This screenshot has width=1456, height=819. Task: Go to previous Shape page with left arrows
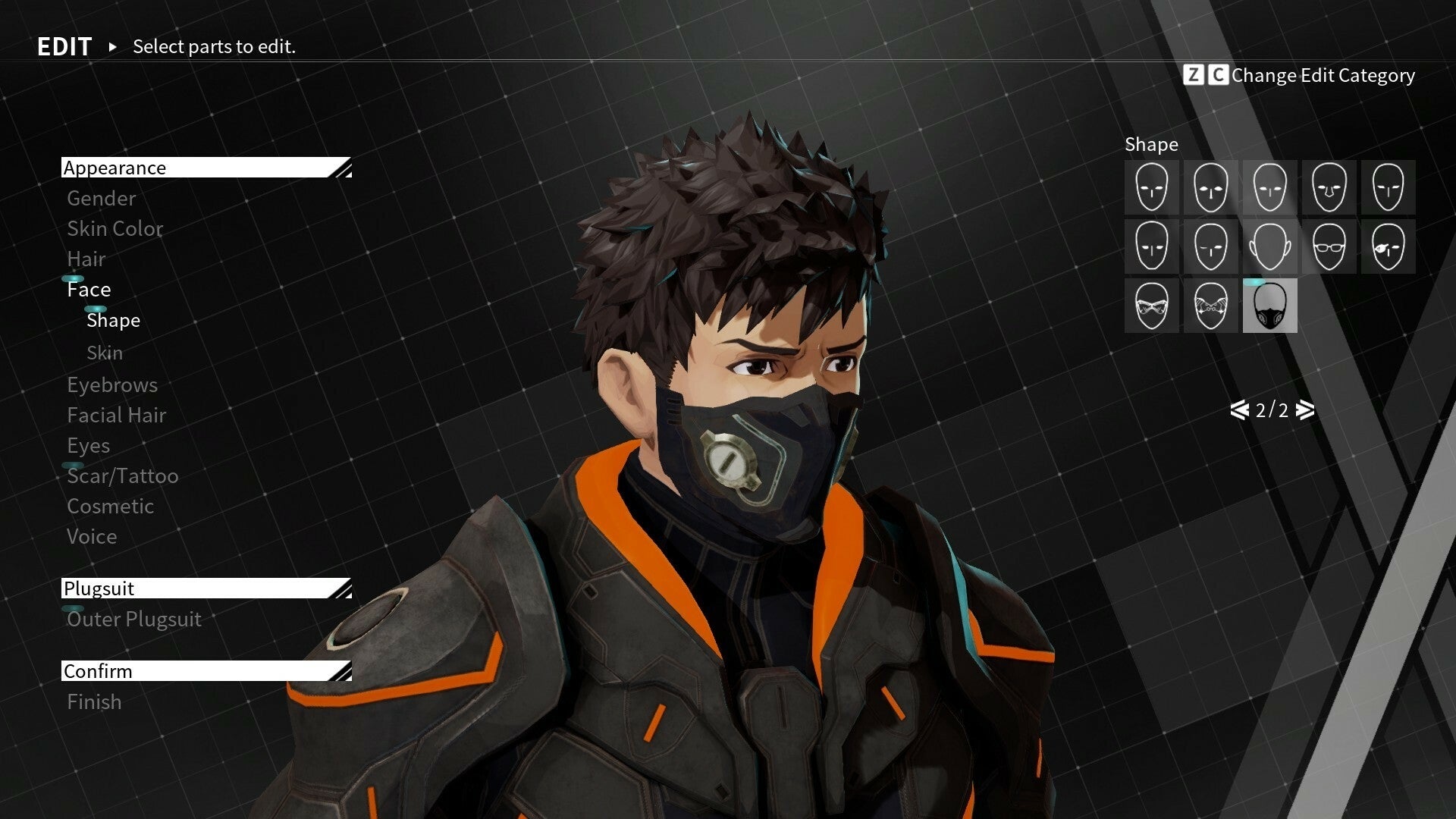click(1239, 411)
